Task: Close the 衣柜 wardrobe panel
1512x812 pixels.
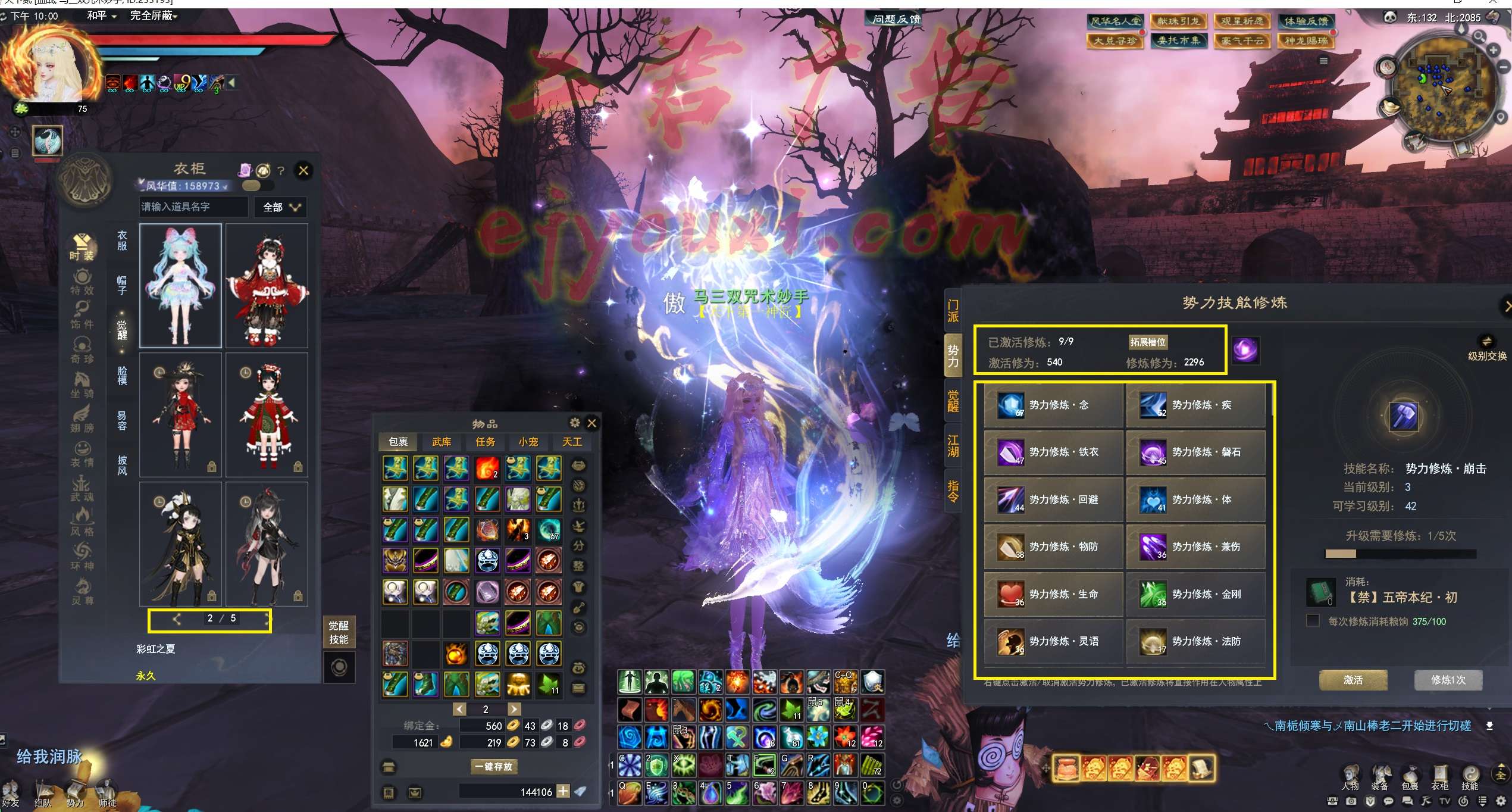Action: (303, 171)
